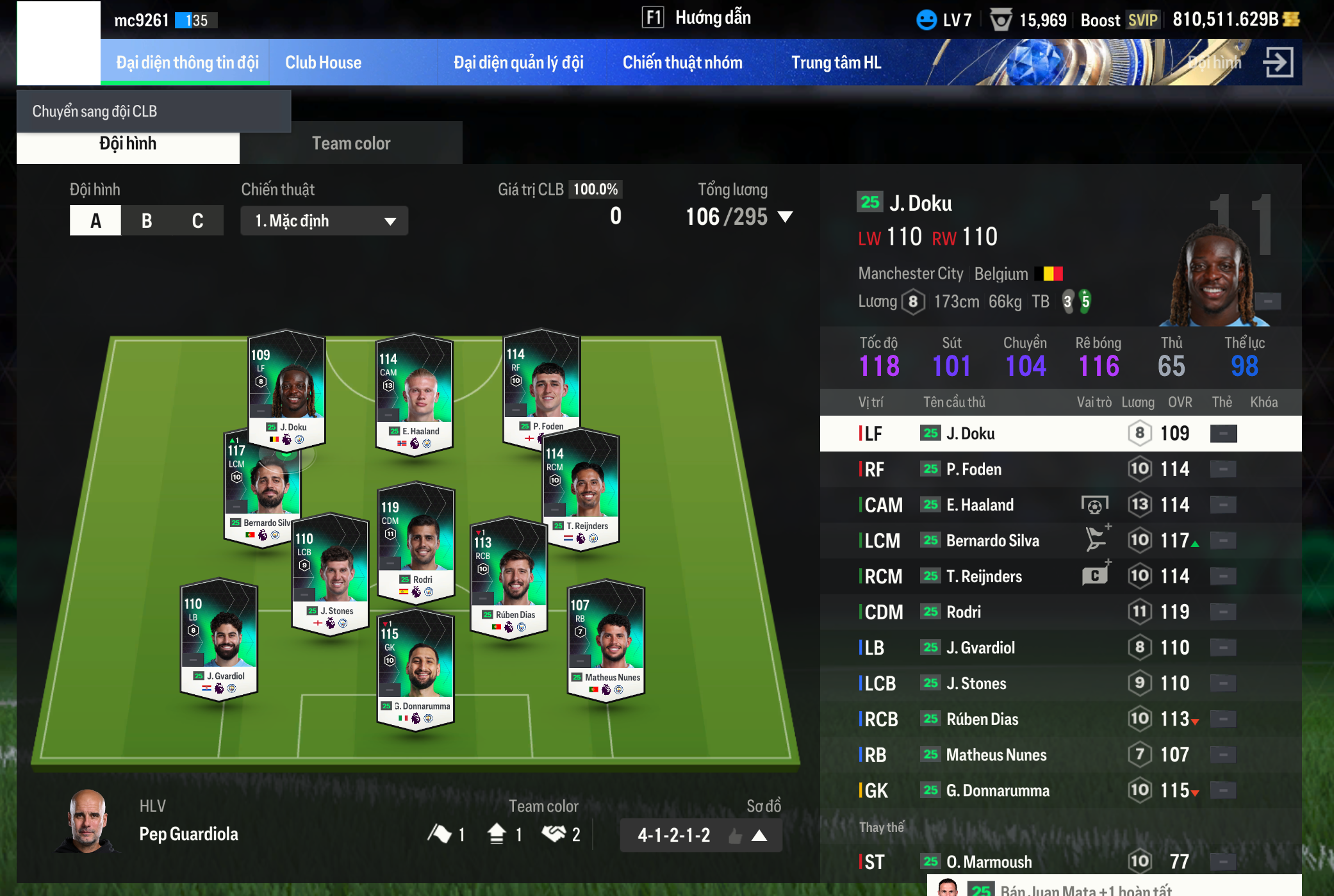This screenshot has height=896, width=1334.
Task: Open the Club House menu
Action: [x=323, y=63]
